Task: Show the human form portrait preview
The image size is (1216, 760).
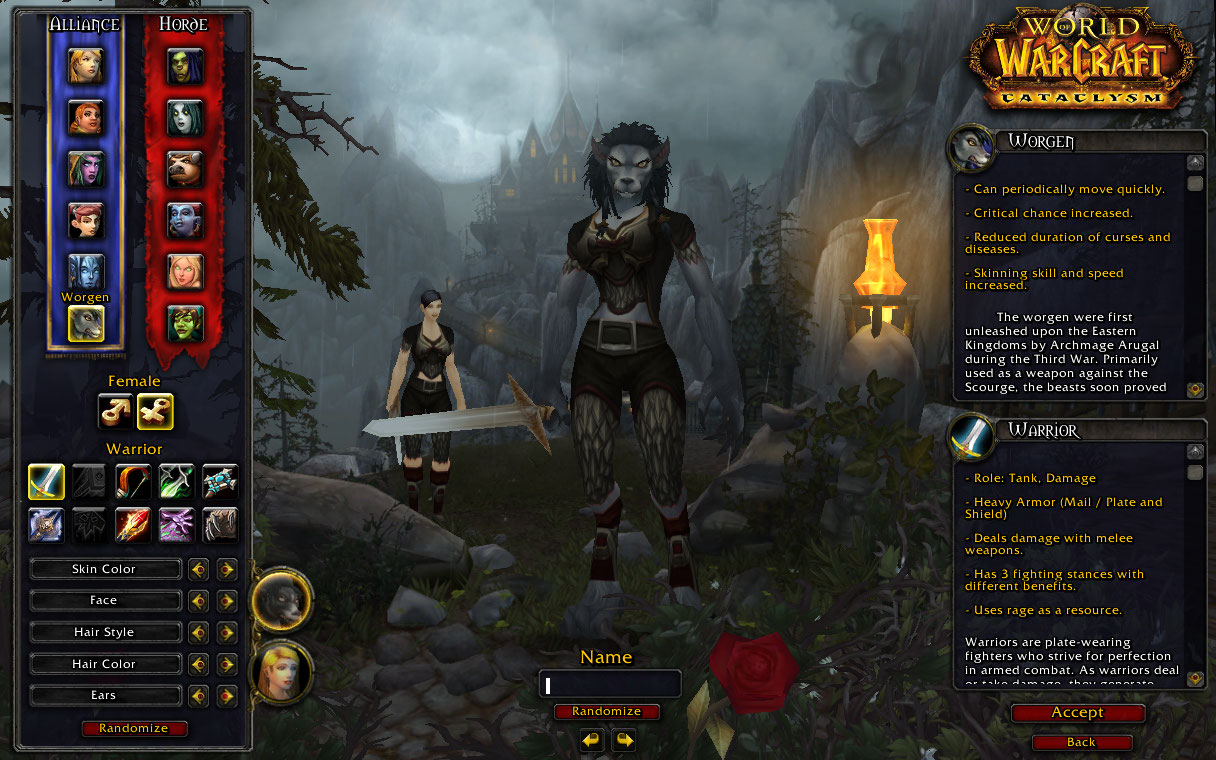Action: point(283,672)
